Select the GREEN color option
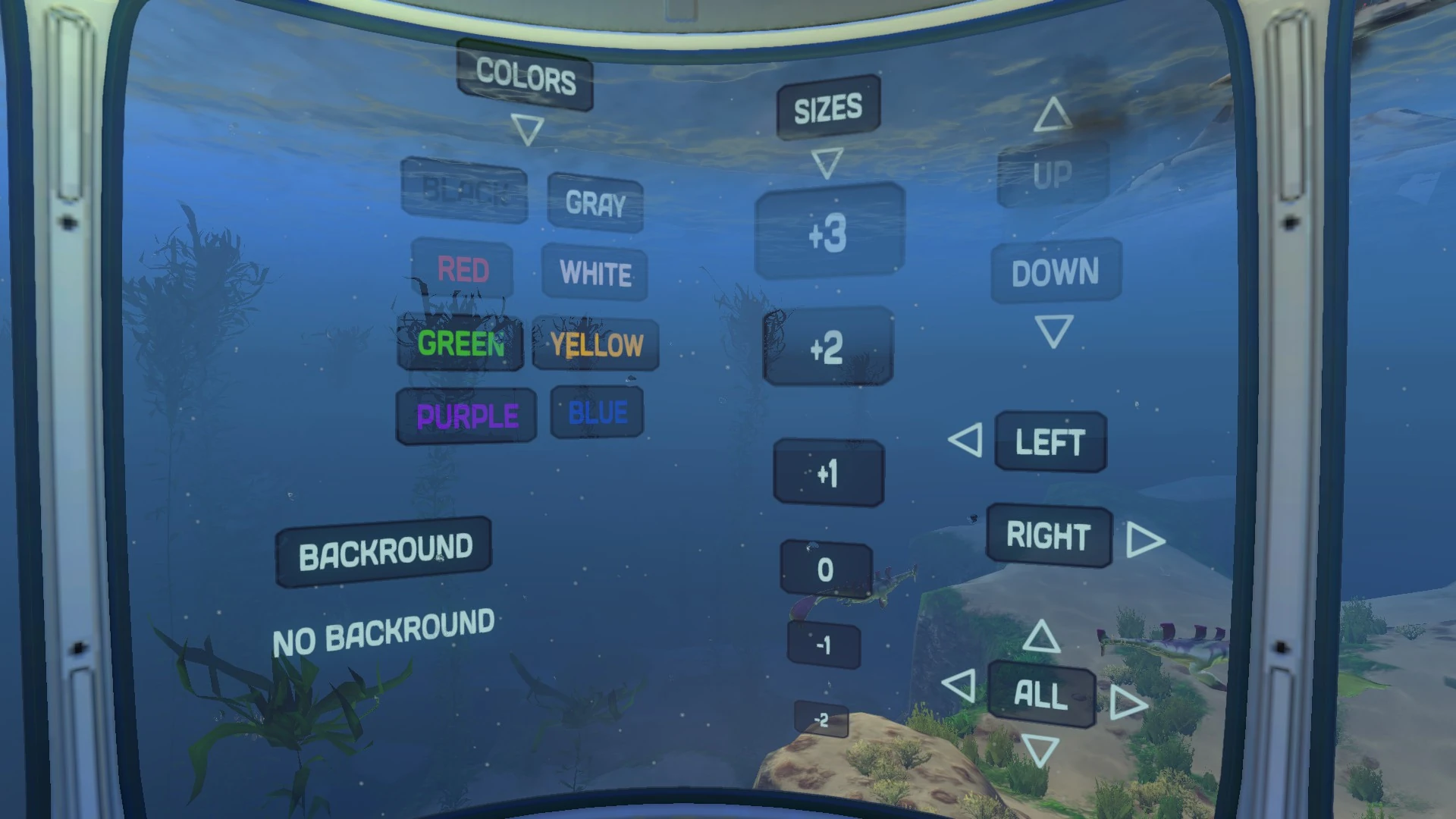 pos(460,345)
